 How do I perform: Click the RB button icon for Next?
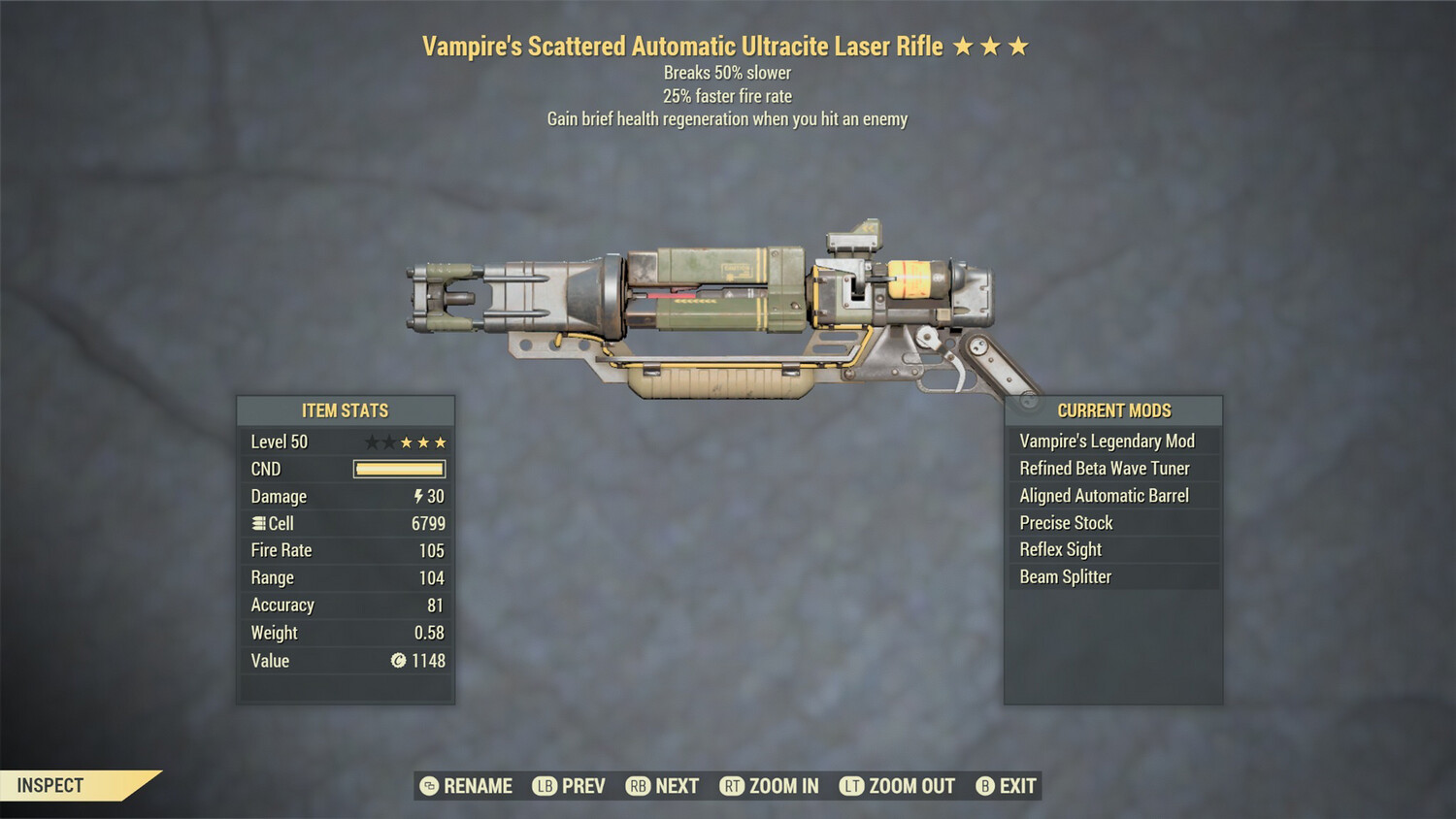(637, 786)
